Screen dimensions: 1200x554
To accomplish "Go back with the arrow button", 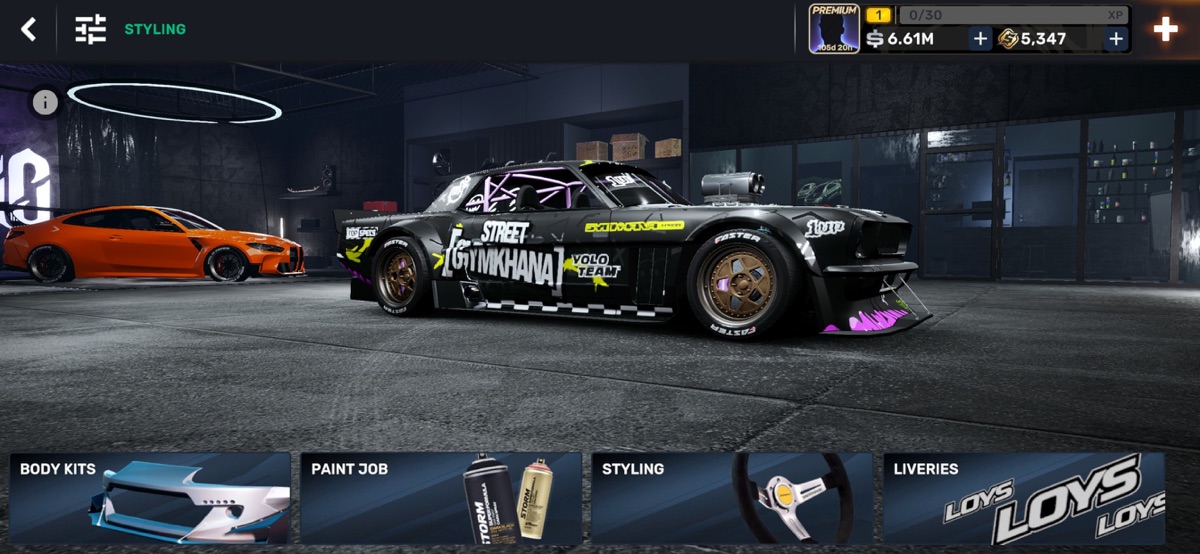I will [x=29, y=29].
